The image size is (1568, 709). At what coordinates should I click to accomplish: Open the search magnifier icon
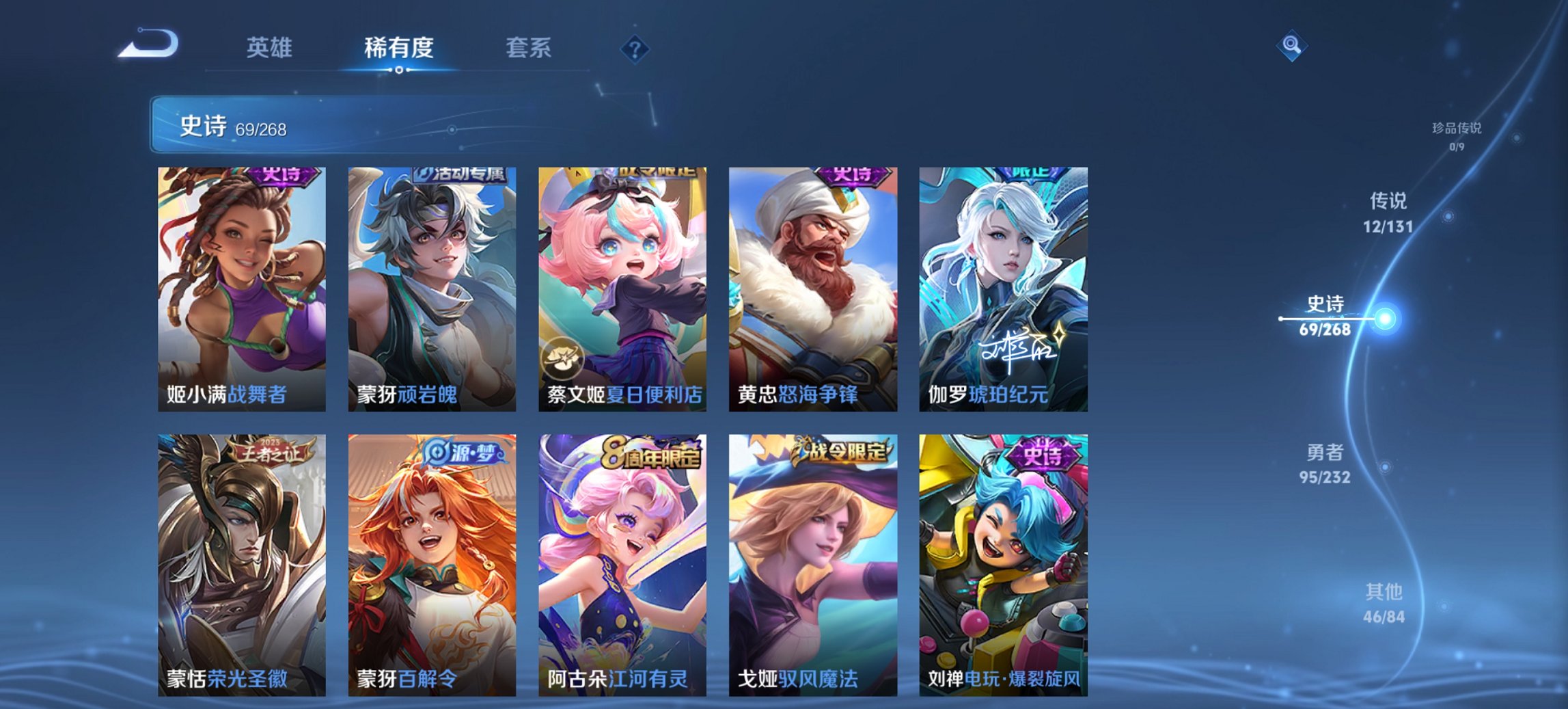[x=1290, y=46]
